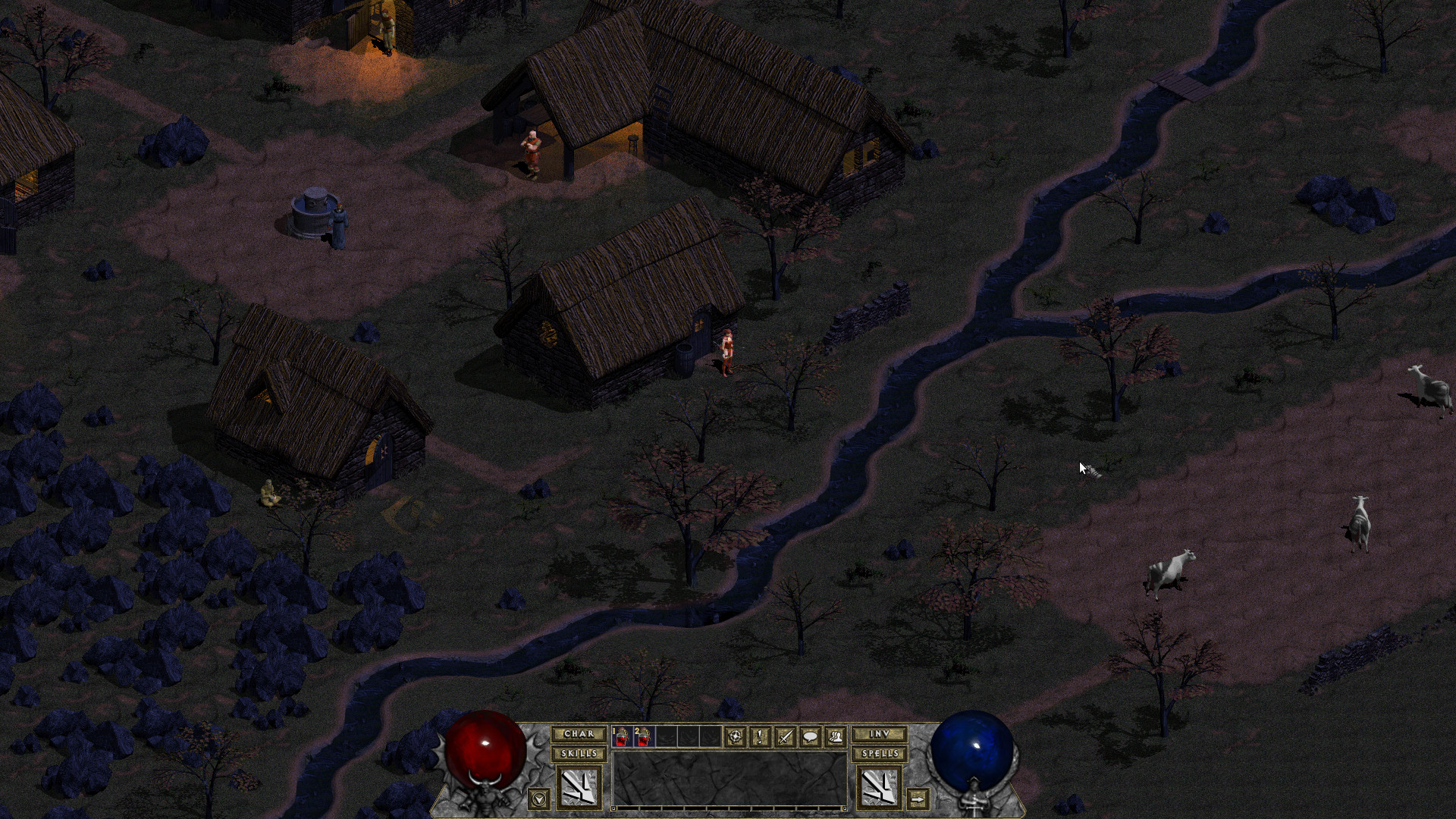Select the right attack skill icon
The height and width of the screenshot is (819, 1456).
[x=879, y=786]
